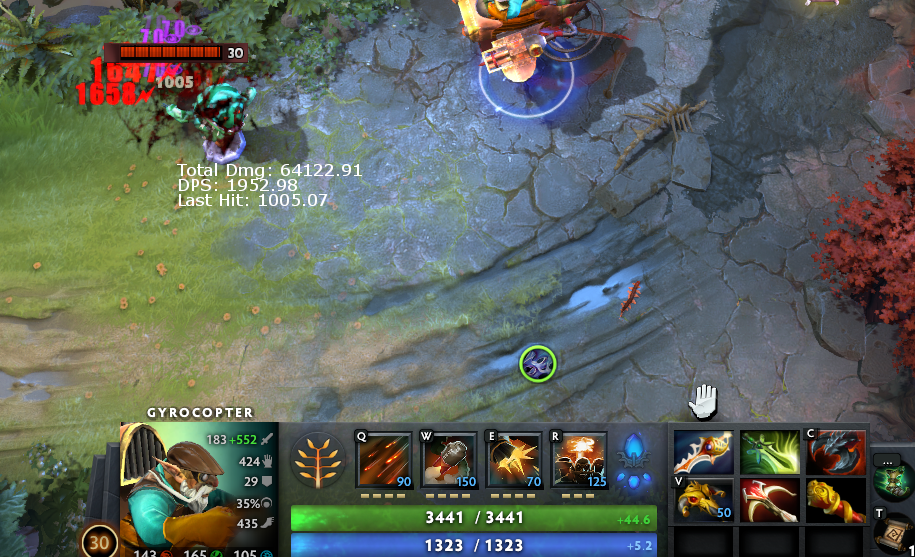Image resolution: width=915 pixels, height=557 pixels.
Task: Use the Satanic item in slot C
Action: click(x=835, y=452)
